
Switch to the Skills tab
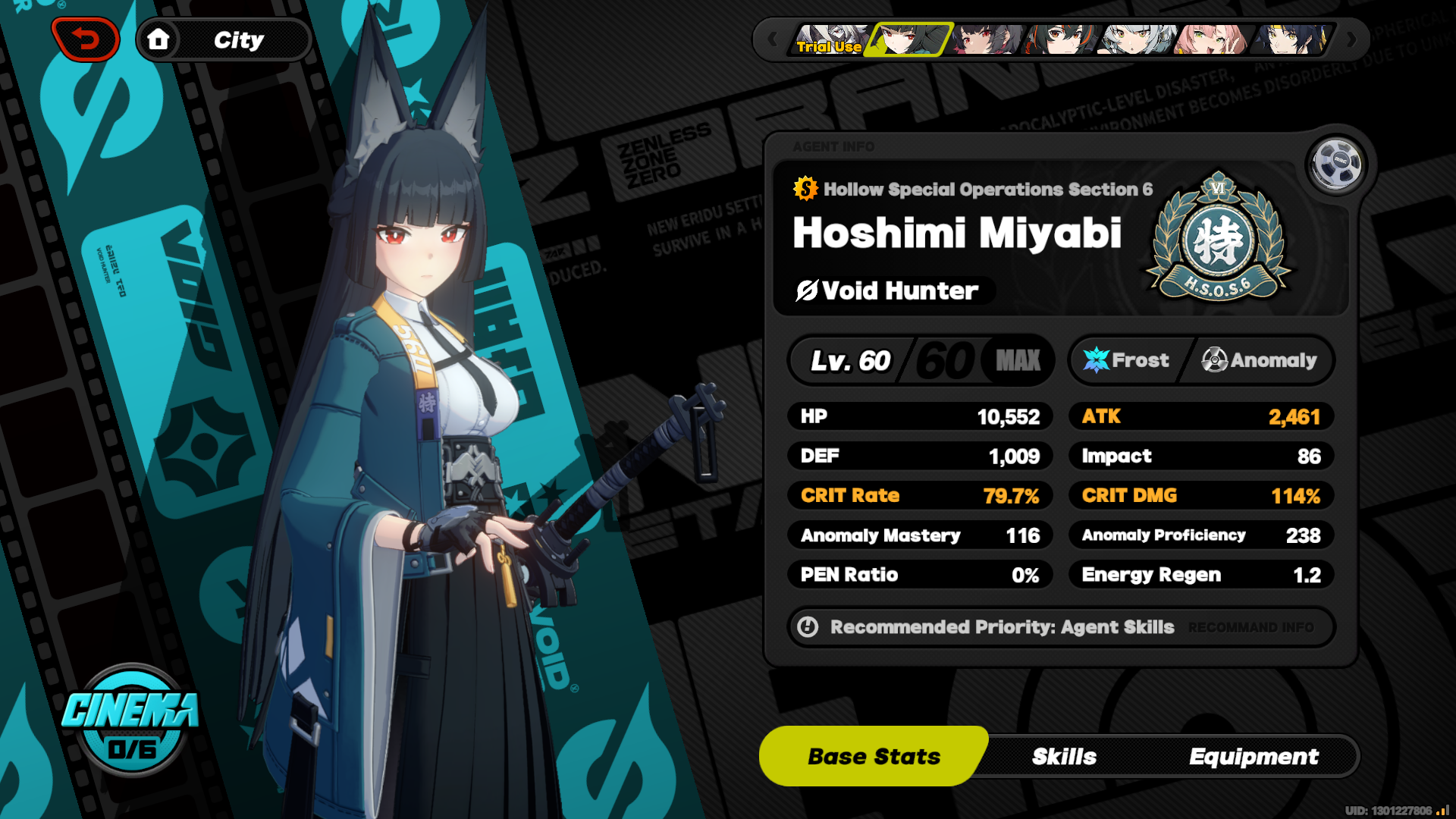tap(1064, 756)
